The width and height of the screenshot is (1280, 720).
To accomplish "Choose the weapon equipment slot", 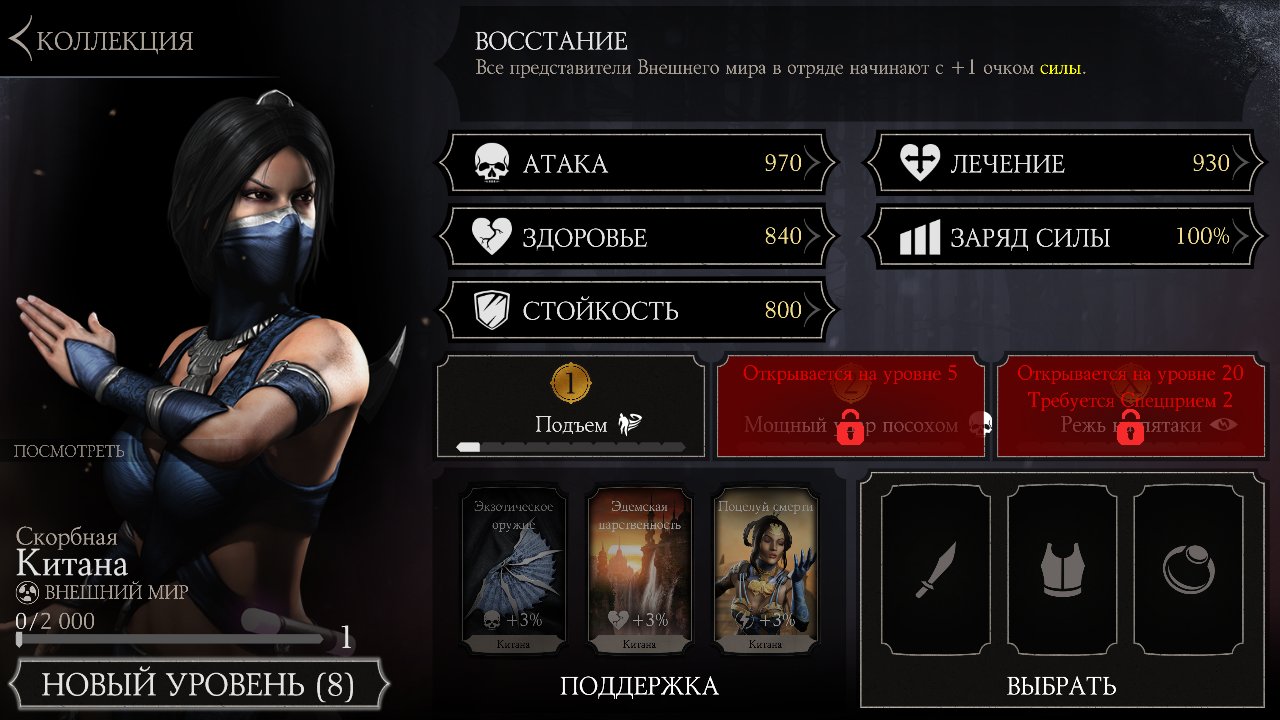I will [936, 569].
